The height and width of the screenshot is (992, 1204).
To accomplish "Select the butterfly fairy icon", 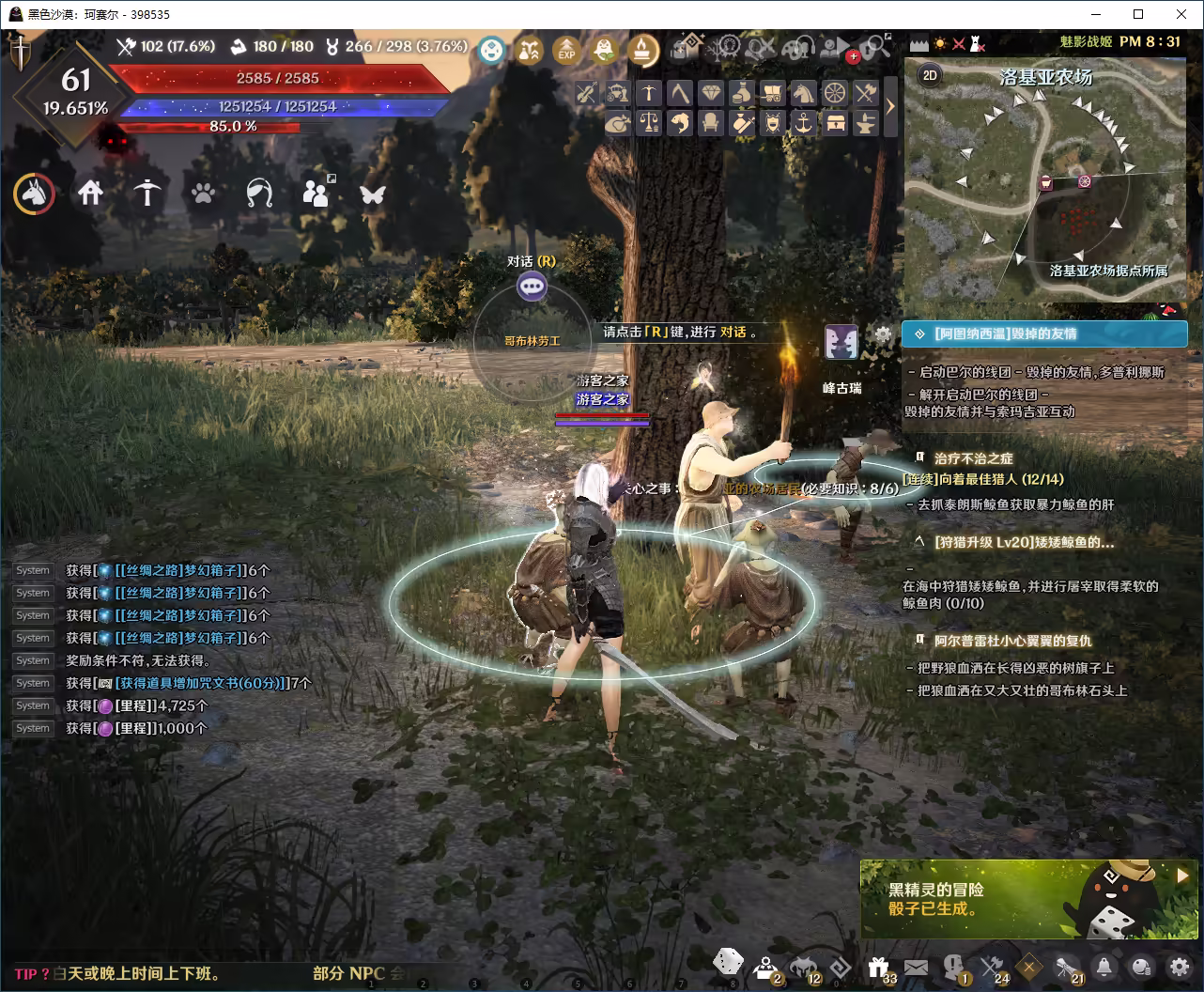I will 373,194.
